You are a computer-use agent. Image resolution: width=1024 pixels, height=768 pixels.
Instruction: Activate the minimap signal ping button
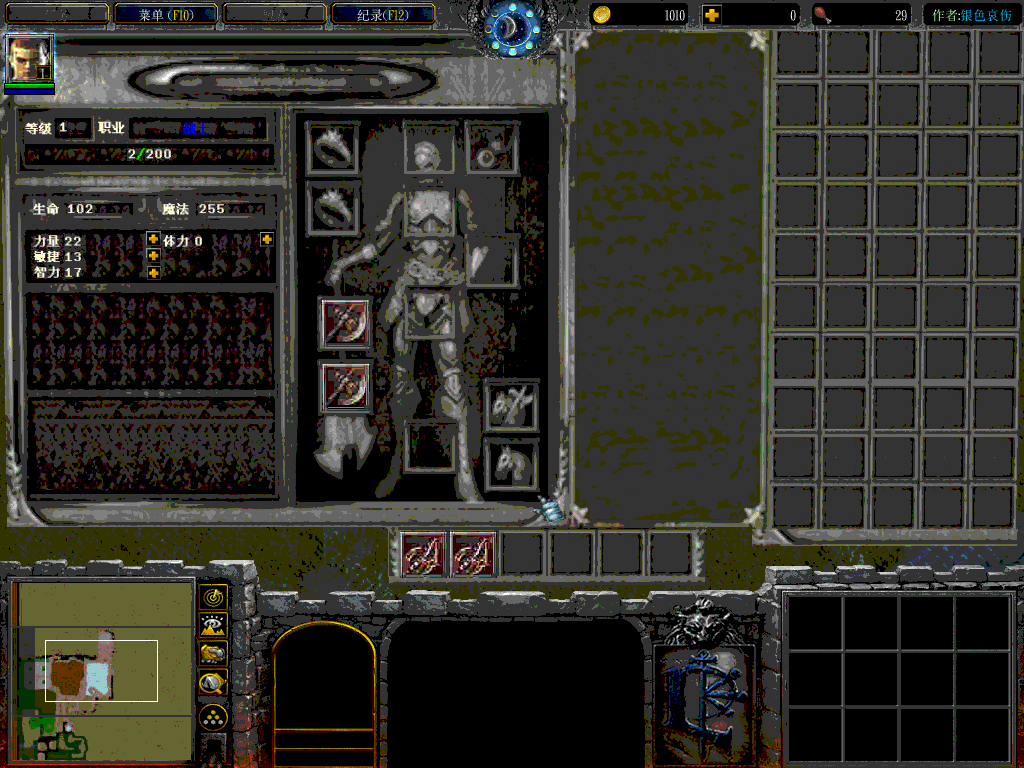pyautogui.click(x=213, y=597)
